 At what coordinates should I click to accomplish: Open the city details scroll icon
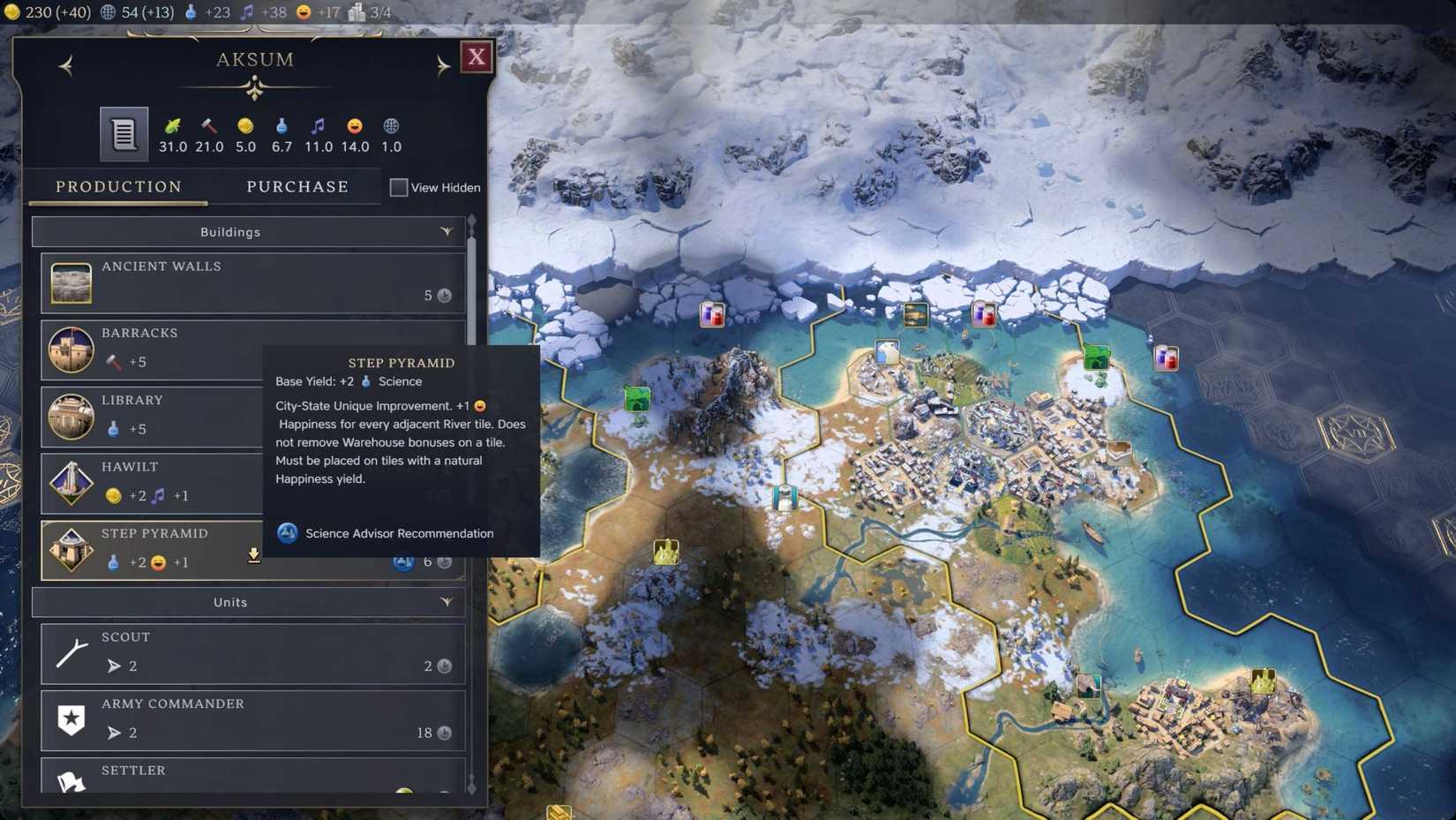point(123,133)
